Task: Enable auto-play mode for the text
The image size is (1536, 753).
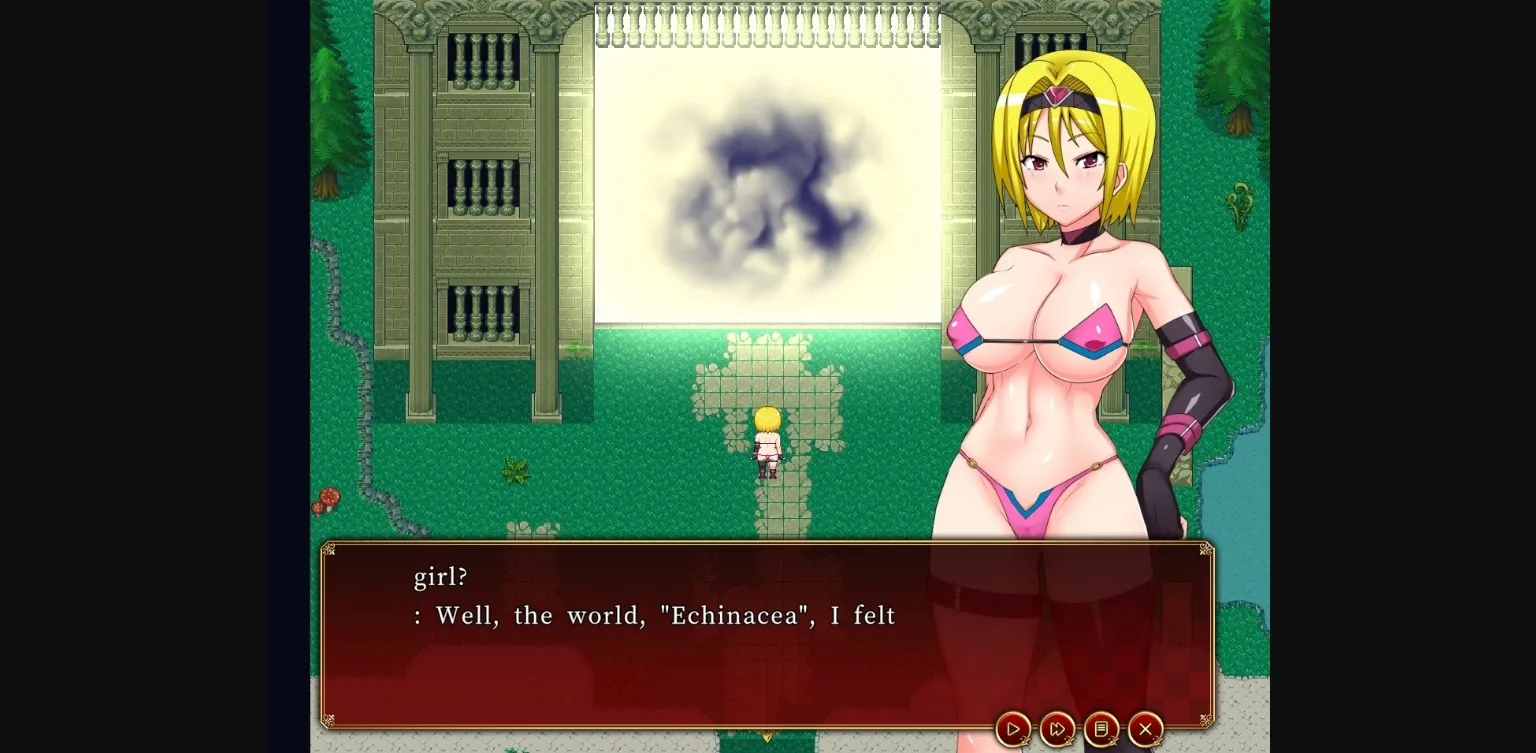Action: click(1013, 729)
